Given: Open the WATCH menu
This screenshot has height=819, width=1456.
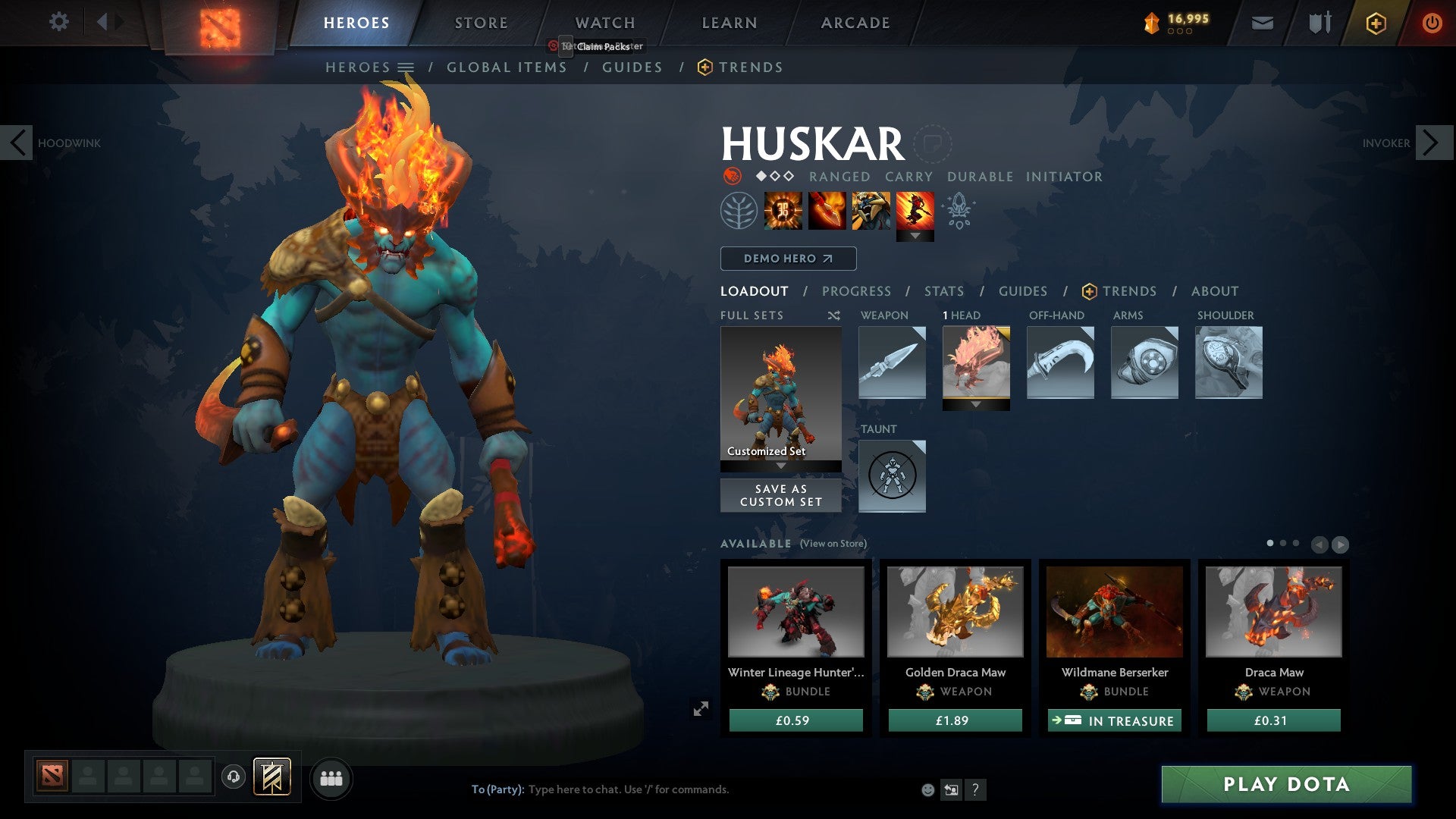Looking at the screenshot, I should click(x=604, y=22).
